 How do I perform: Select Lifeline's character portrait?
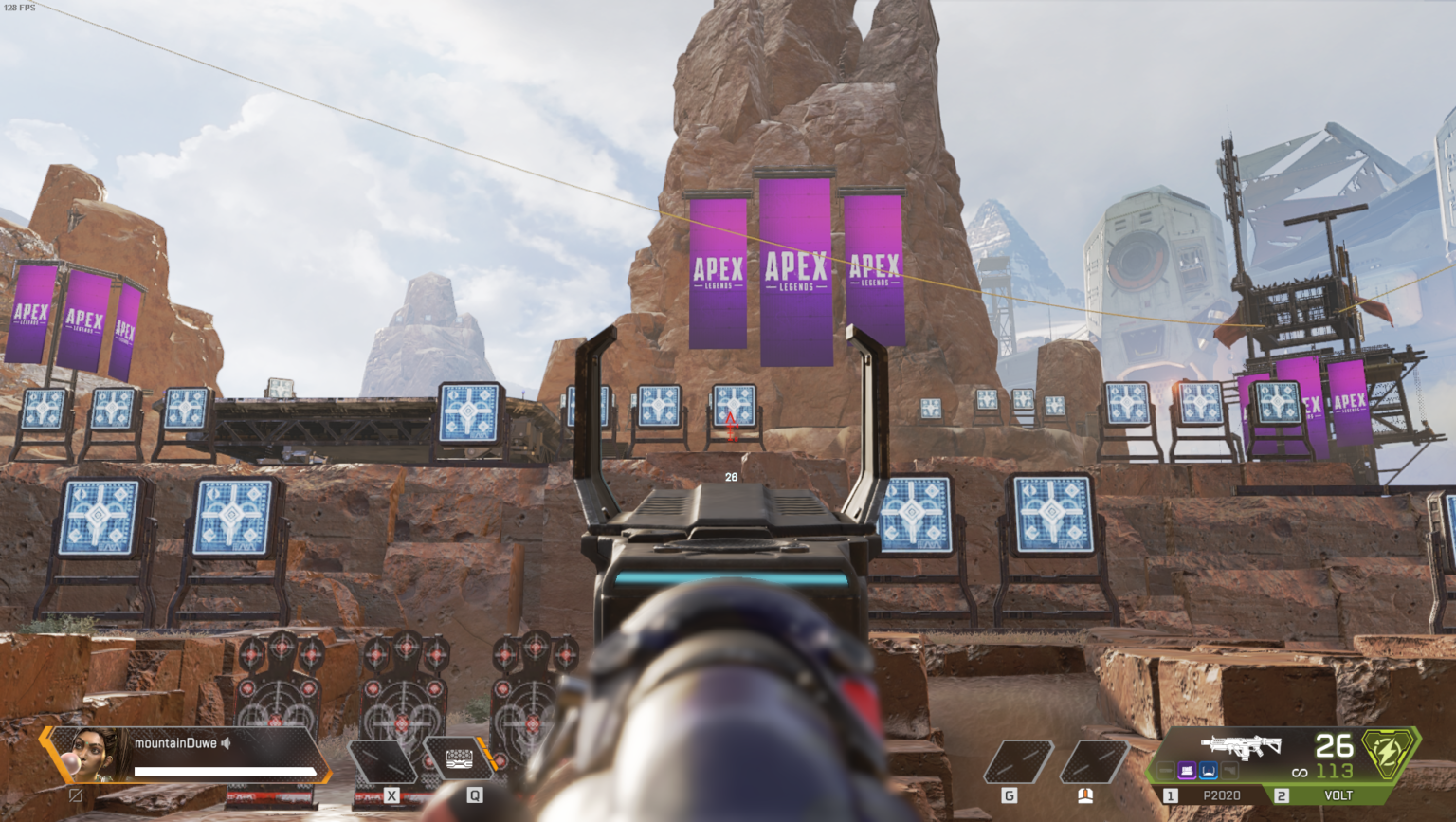[x=92, y=753]
